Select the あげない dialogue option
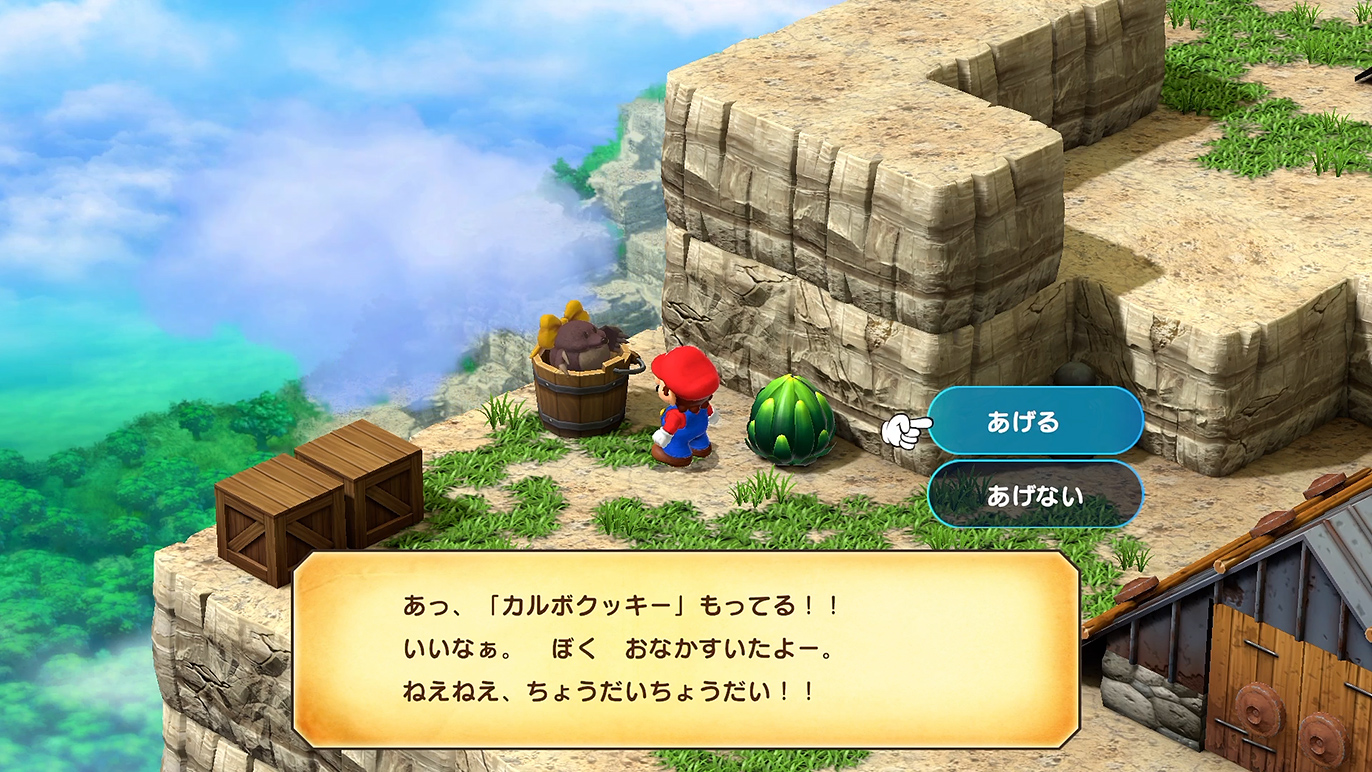Image resolution: width=1372 pixels, height=772 pixels. pyautogui.click(x=1034, y=495)
